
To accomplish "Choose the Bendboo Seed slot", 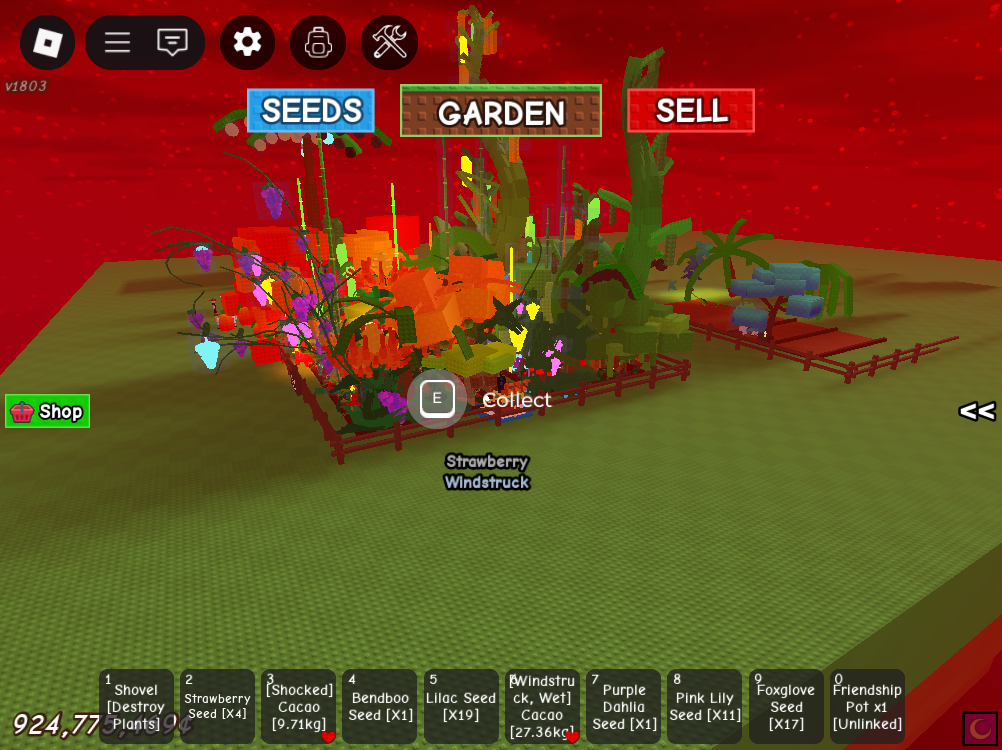I will [x=380, y=707].
